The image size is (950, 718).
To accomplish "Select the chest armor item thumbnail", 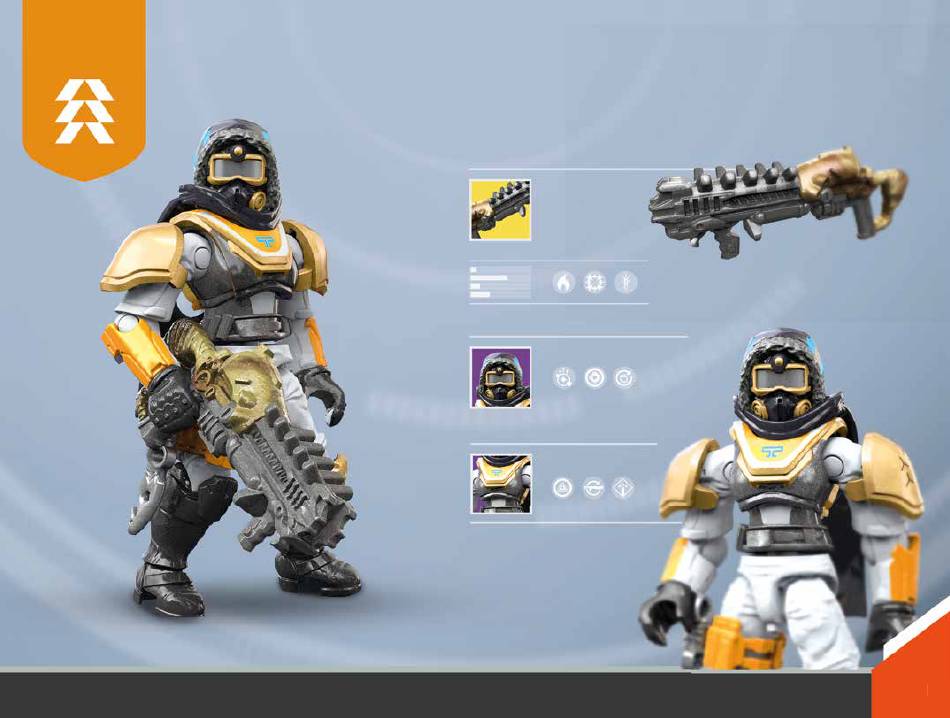I will click(x=501, y=484).
